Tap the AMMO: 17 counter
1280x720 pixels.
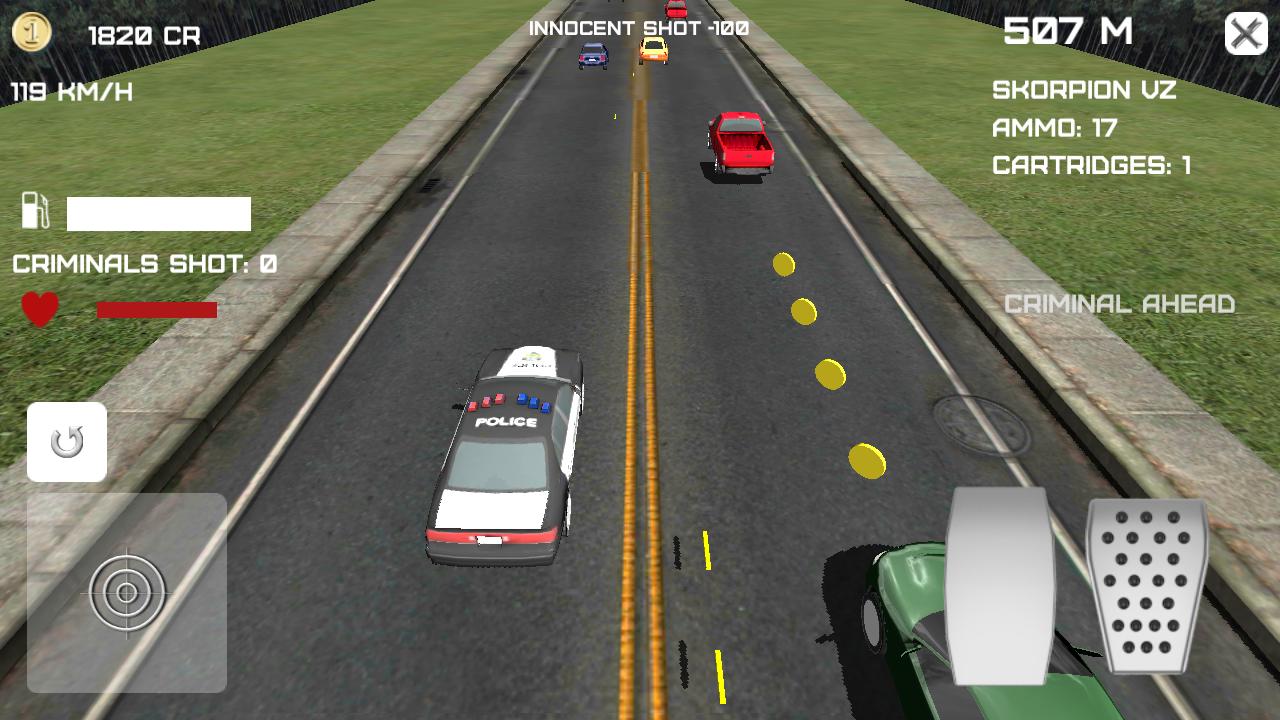point(1055,128)
